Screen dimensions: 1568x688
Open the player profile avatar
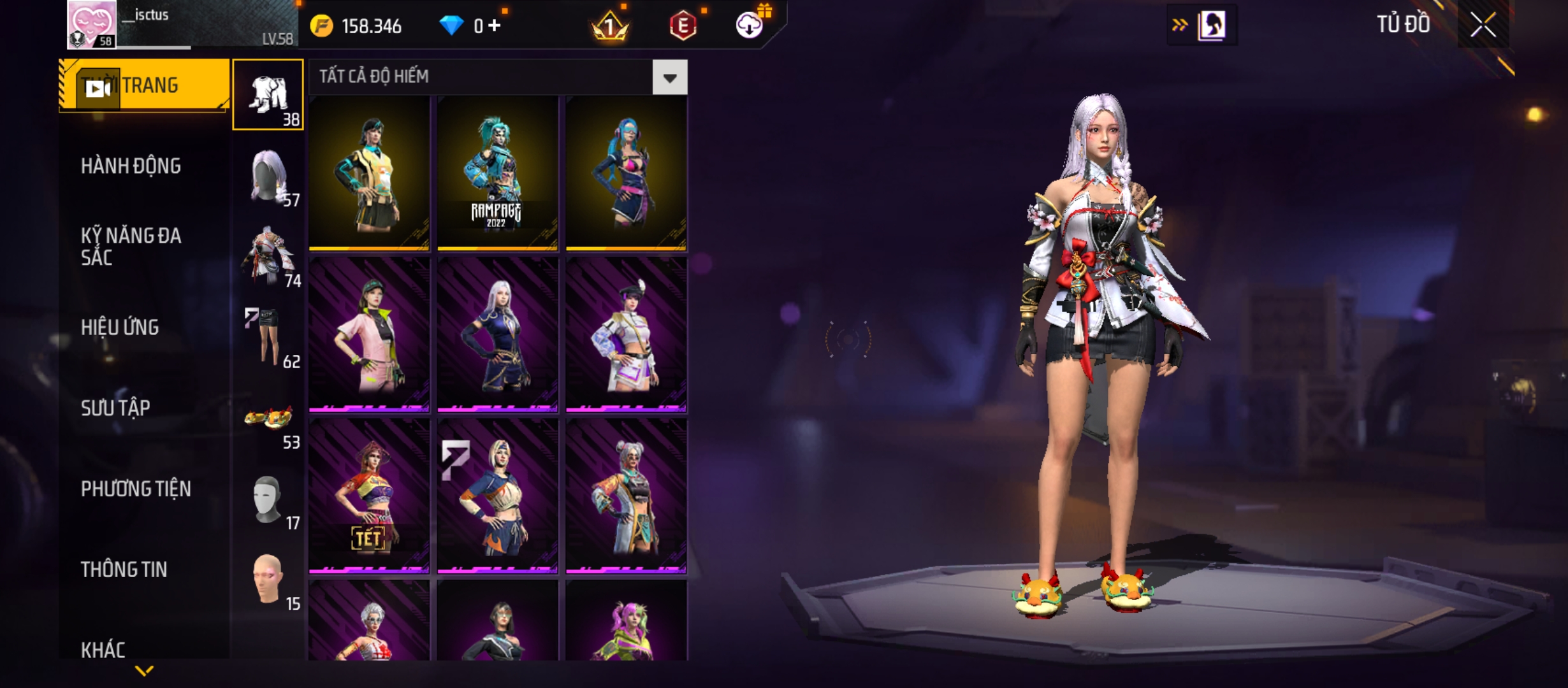pos(92,24)
